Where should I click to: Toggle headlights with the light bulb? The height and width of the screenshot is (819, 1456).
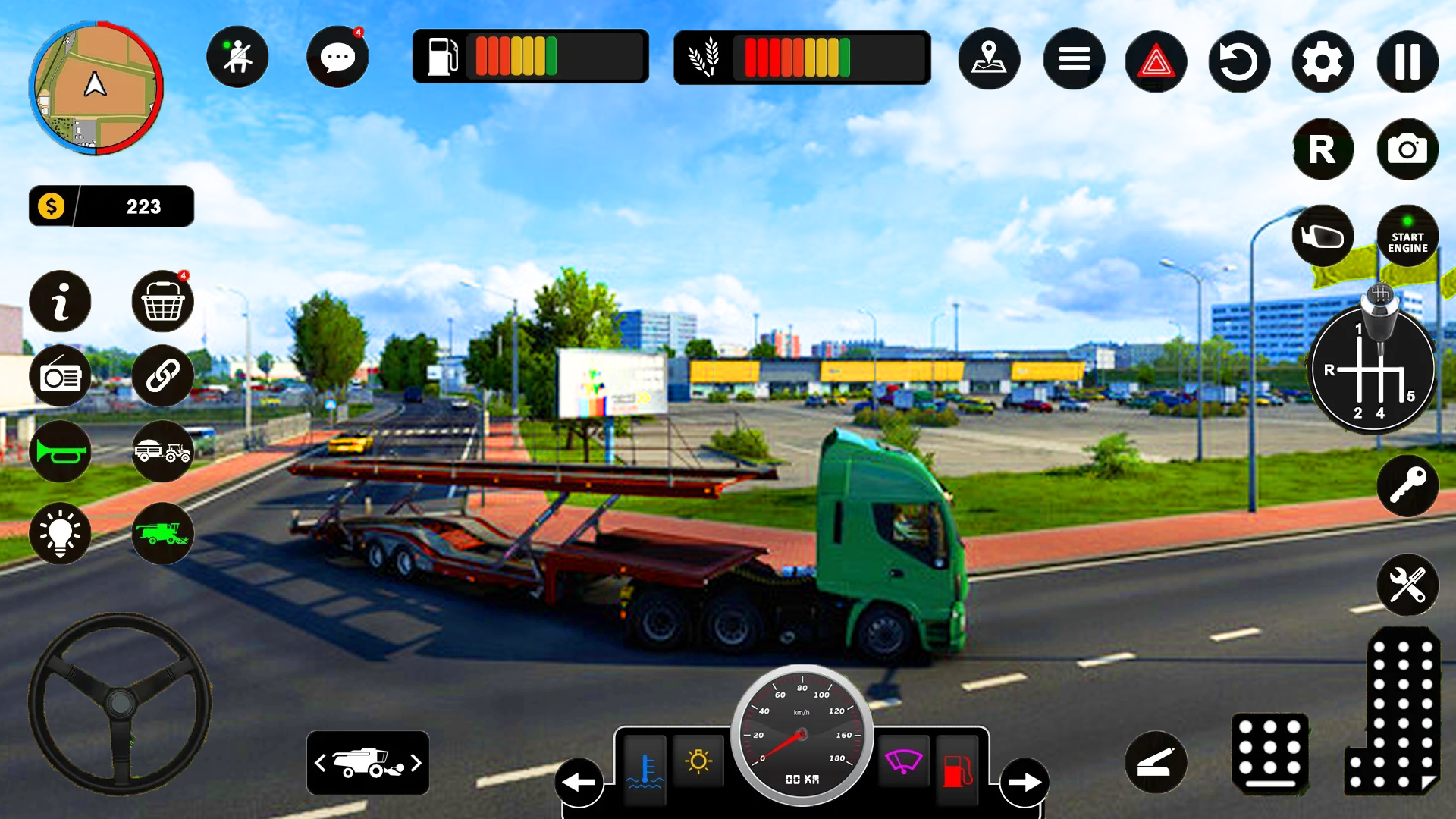(x=60, y=533)
